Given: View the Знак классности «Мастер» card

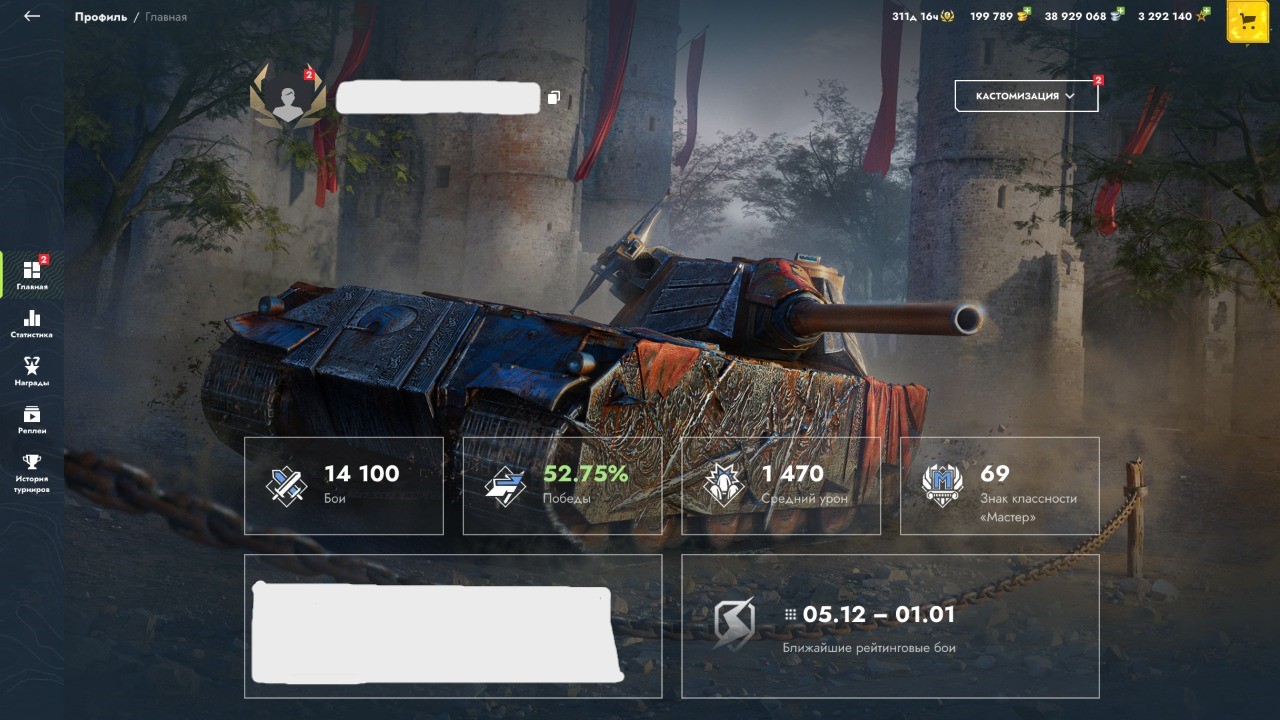Looking at the screenshot, I should coord(999,485).
